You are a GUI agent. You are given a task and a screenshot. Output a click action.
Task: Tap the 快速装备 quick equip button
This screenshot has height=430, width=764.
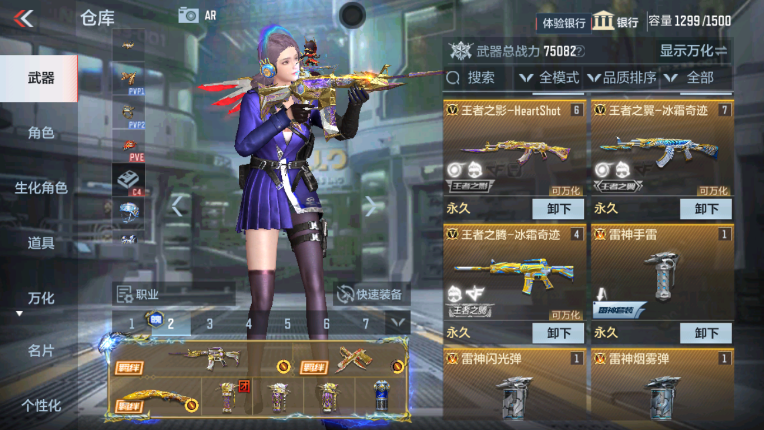[x=372, y=294]
